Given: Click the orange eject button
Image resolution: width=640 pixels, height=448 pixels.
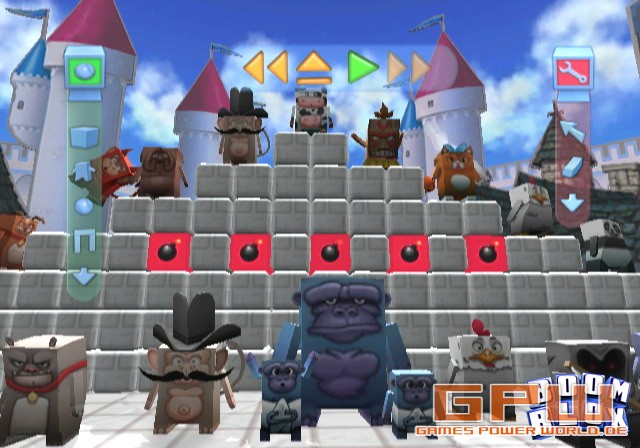Looking at the screenshot, I should pos(314,67).
